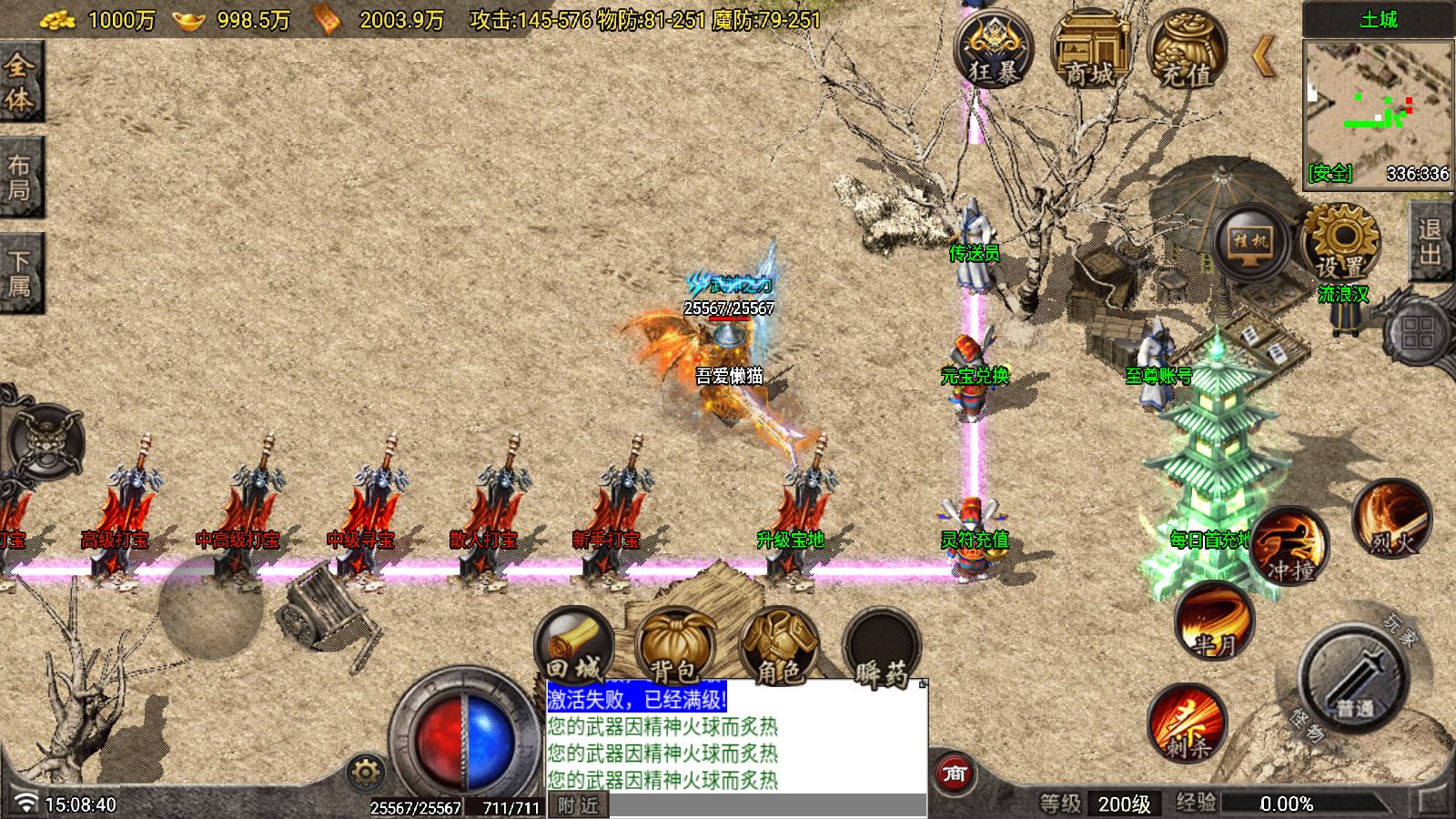Toggle the 挂机 auto-battle button
Viewport: 1456px width, 819px height.
1250,242
